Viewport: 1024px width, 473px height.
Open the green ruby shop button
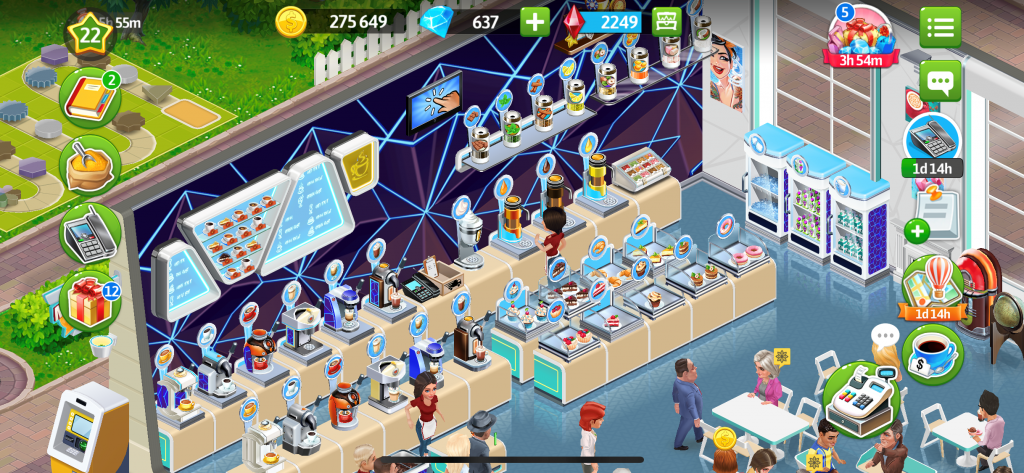click(x=667, y=21)
